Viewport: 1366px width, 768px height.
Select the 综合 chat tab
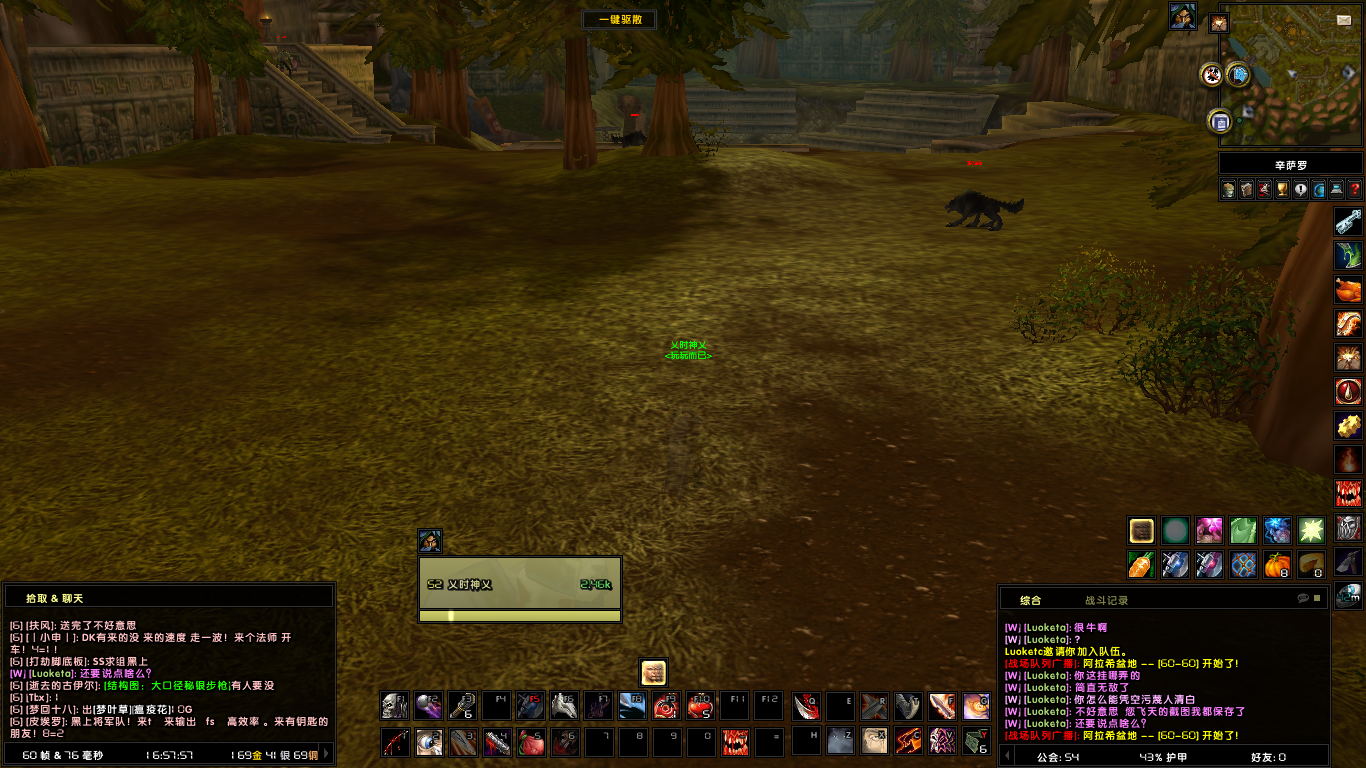click(1030, 600)
